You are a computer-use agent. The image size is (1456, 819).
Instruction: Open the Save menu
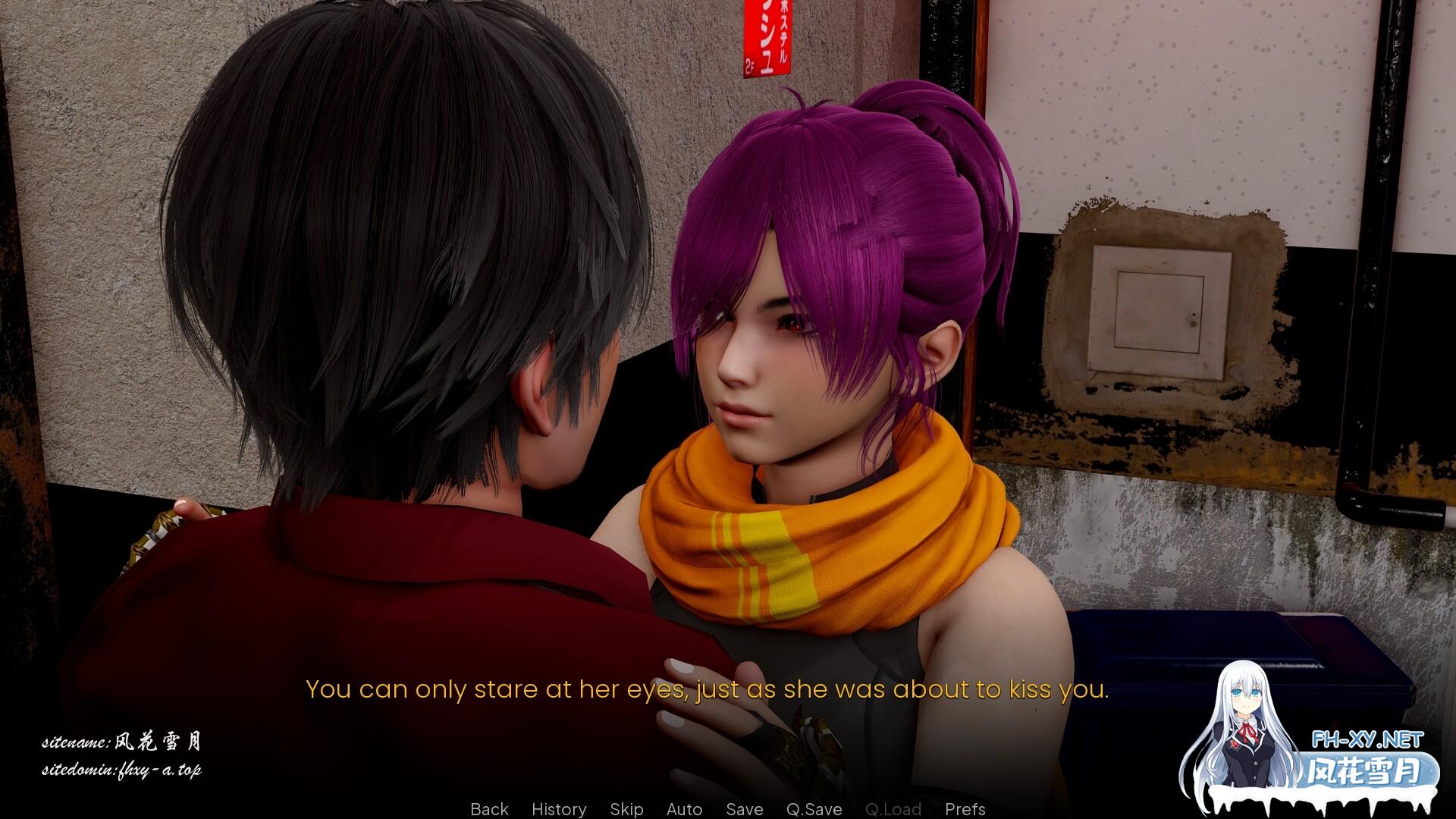click(744, 809)
